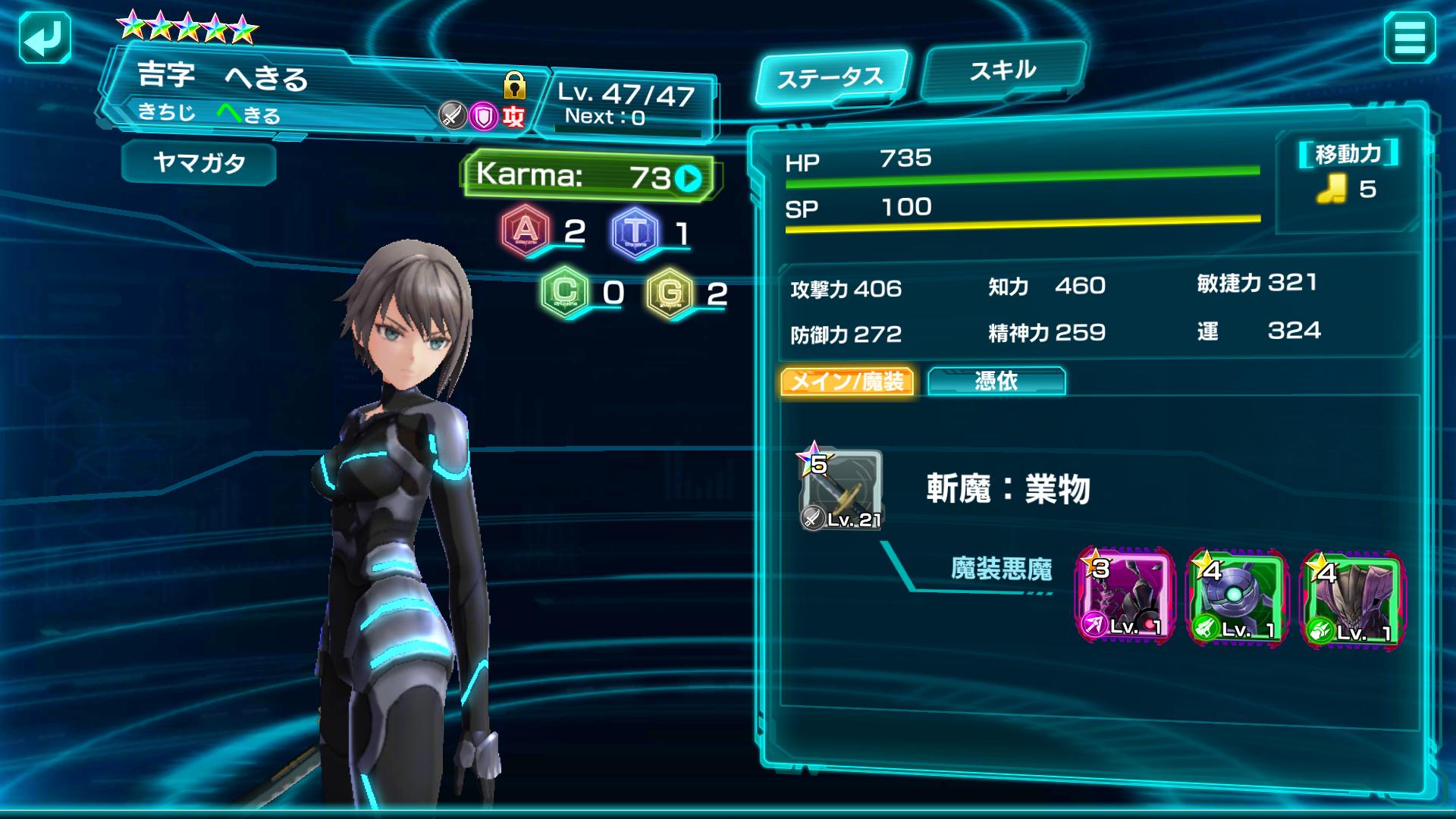
Task: Pick the 4-star armored beast demon slot
Action: (1352, 599)
